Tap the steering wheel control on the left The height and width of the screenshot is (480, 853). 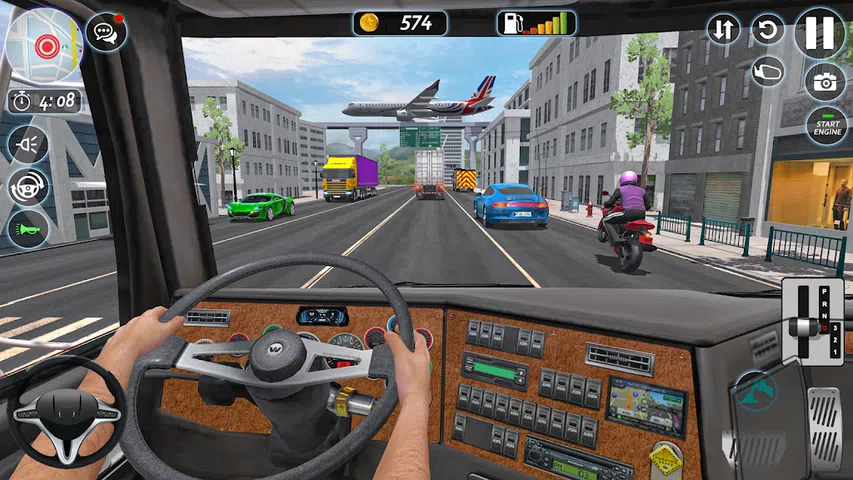65,412
